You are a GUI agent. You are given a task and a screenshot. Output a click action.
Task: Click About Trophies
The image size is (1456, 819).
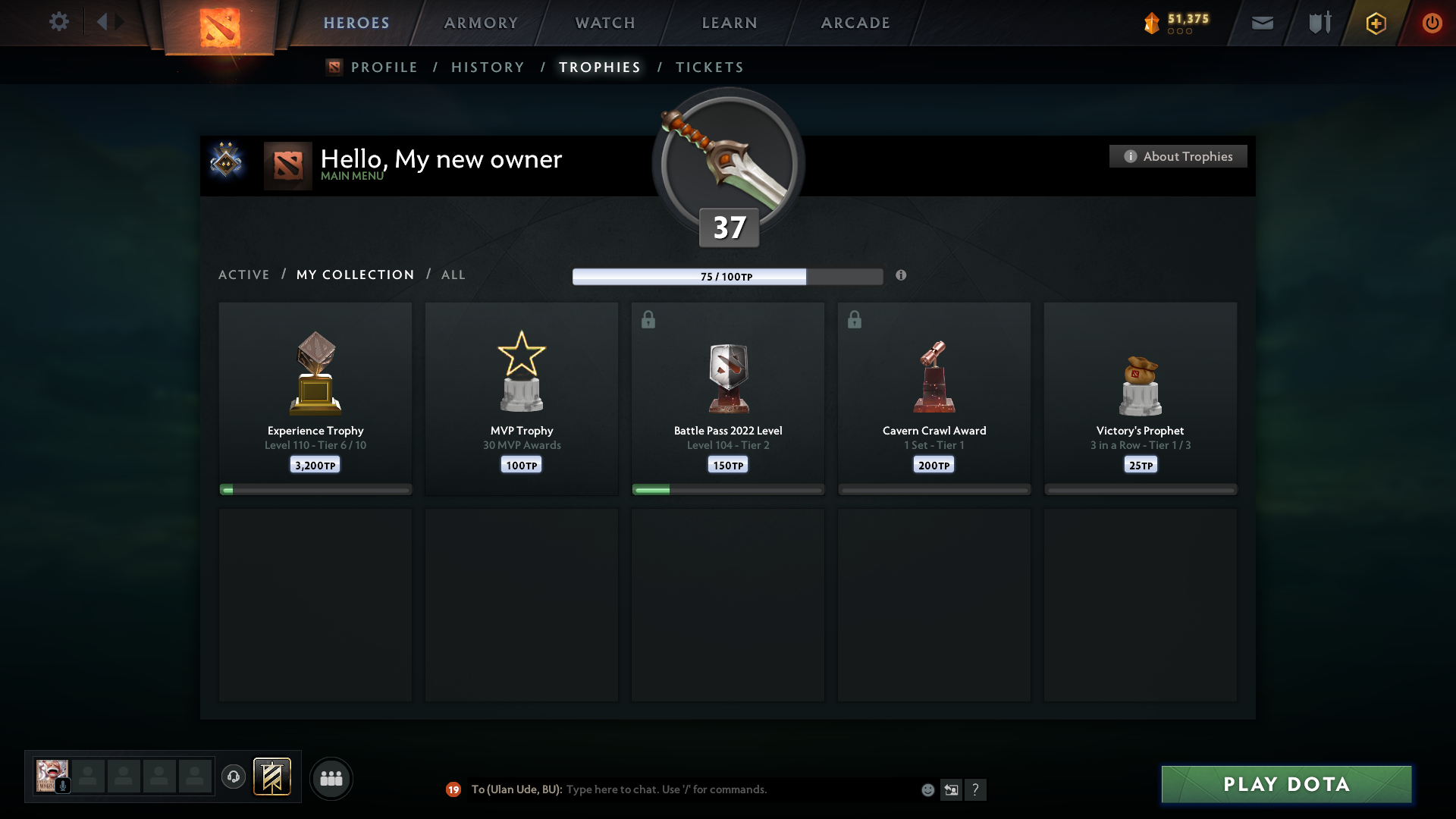click(1177, 156)
